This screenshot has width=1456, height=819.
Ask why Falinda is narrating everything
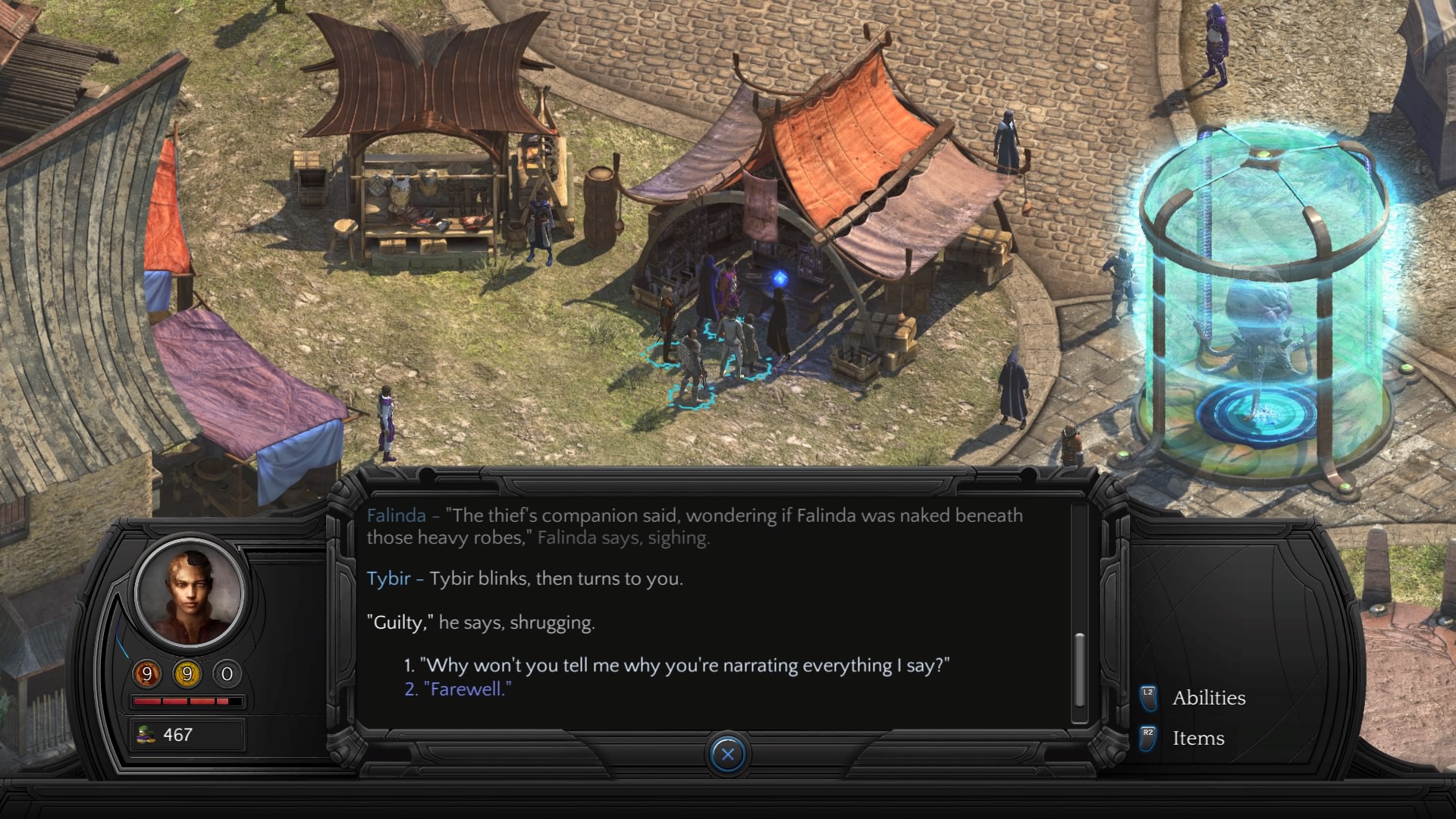click(x=676, y=666)
